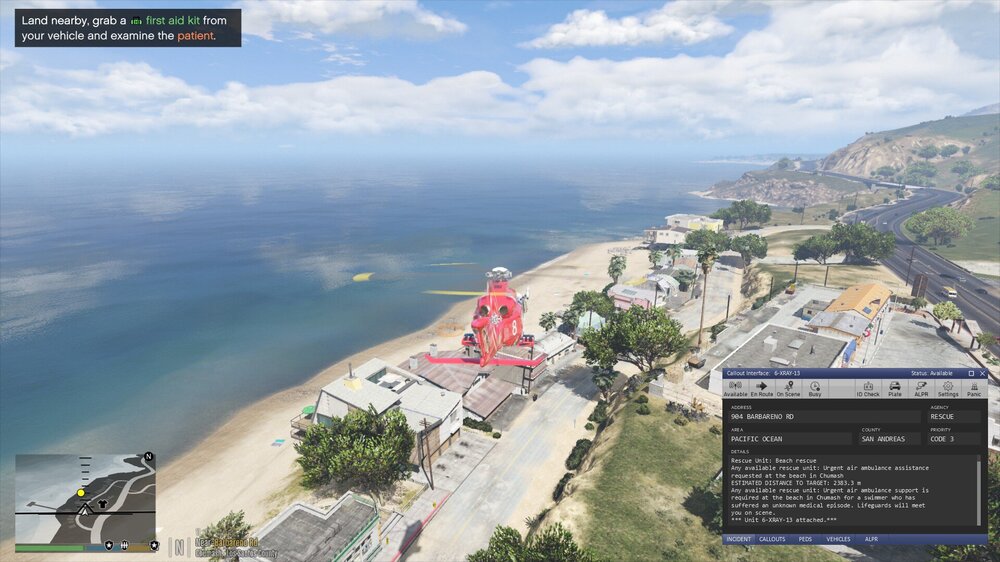
Task: Set status to On Scene
Action: [x=788, y=389]
